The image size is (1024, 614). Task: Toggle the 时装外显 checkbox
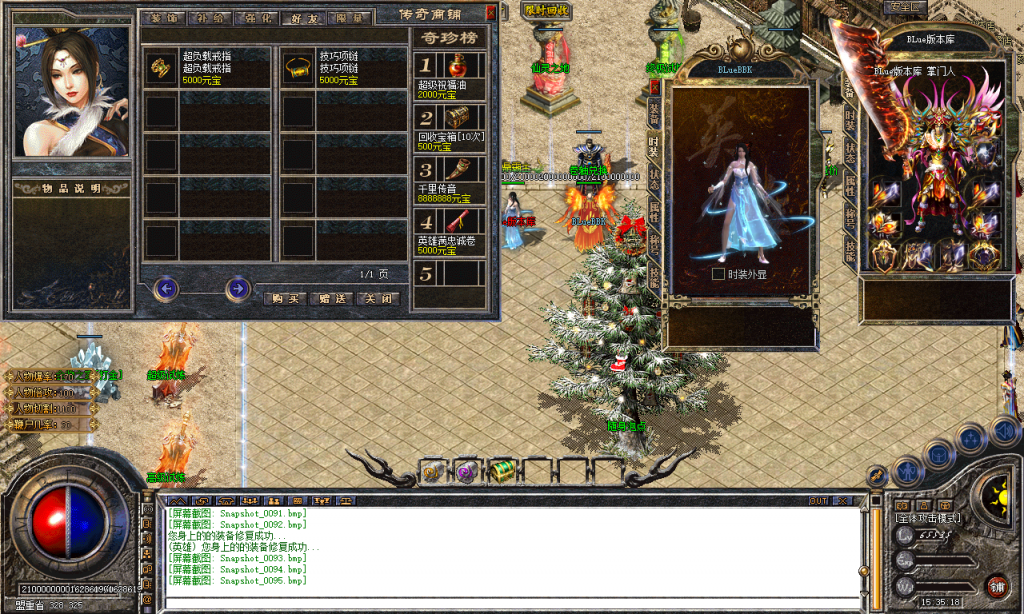(x=717, y=273)
